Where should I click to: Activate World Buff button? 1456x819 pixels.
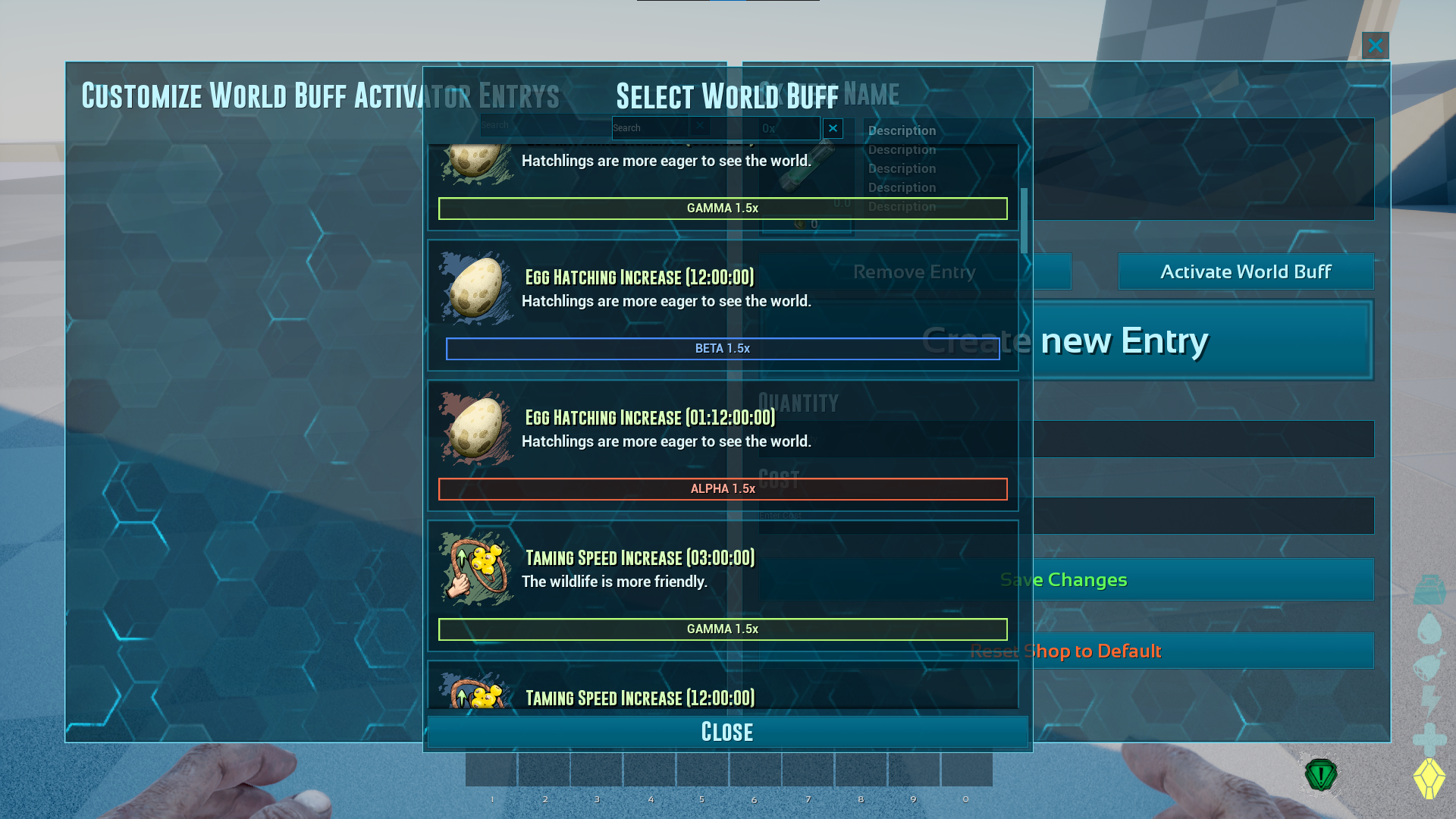click(x=1245, y=271)
